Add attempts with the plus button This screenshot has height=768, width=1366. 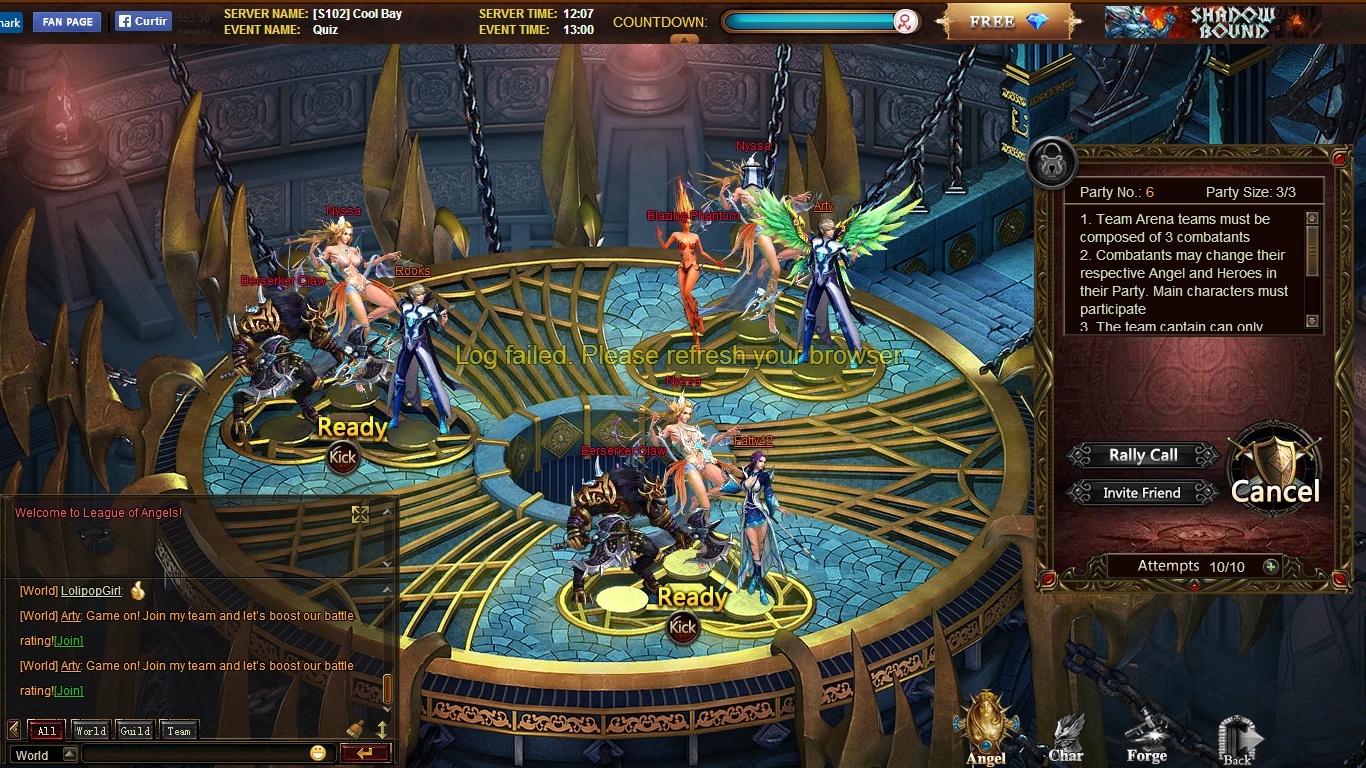1271,567
